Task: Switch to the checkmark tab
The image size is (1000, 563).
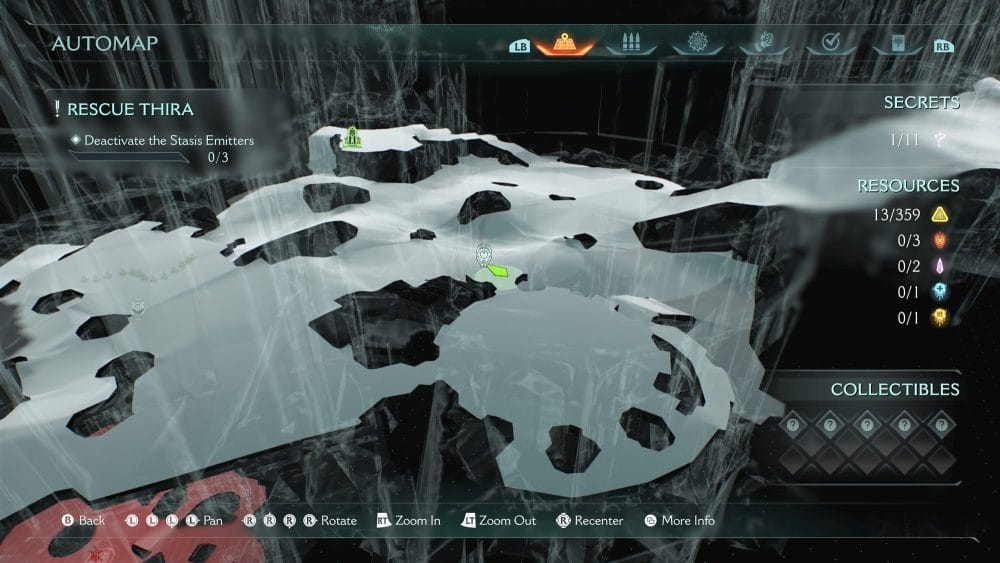Action: point(828,44)
